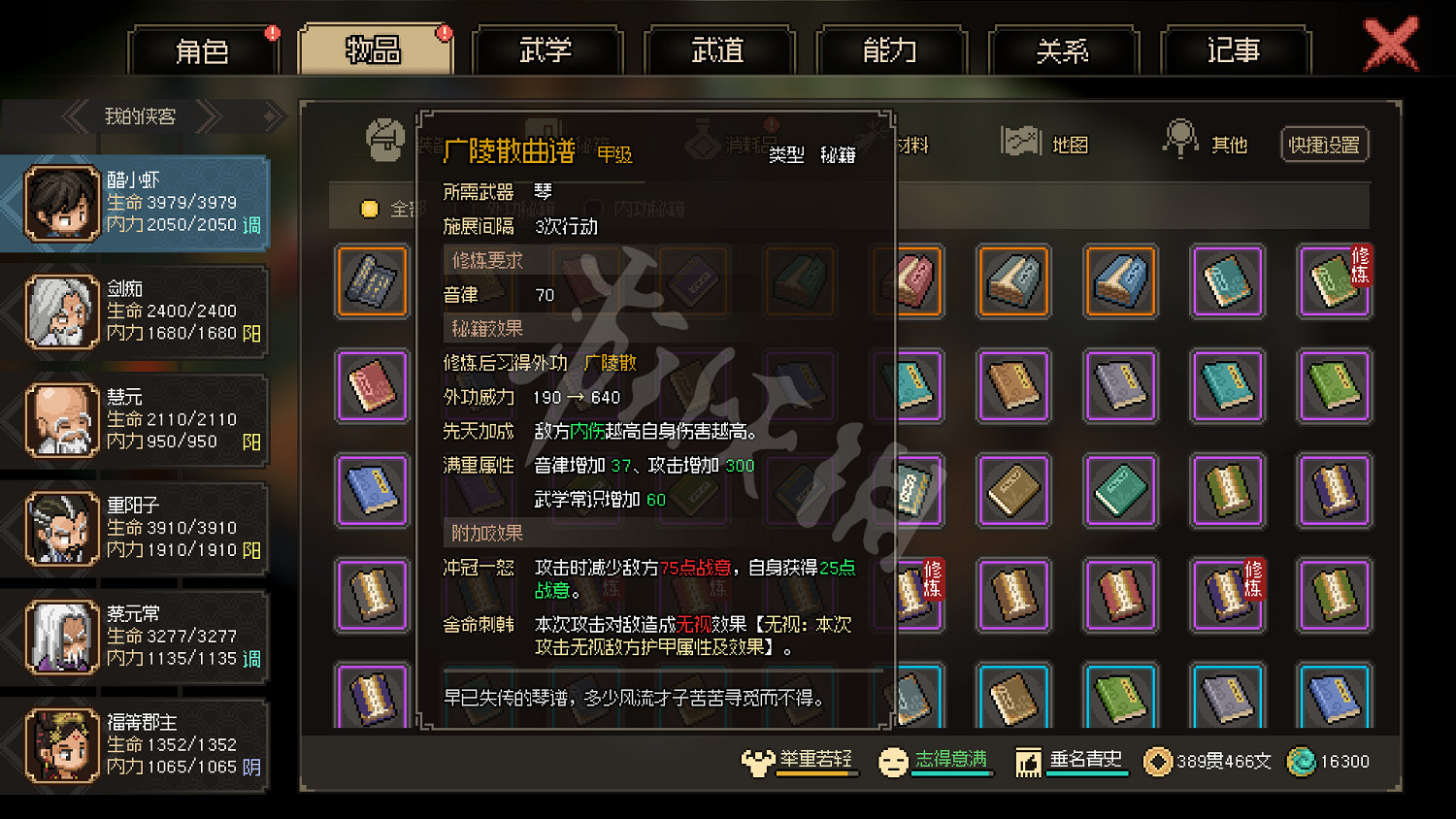Click the 其他 magnifier icon

1180,141
